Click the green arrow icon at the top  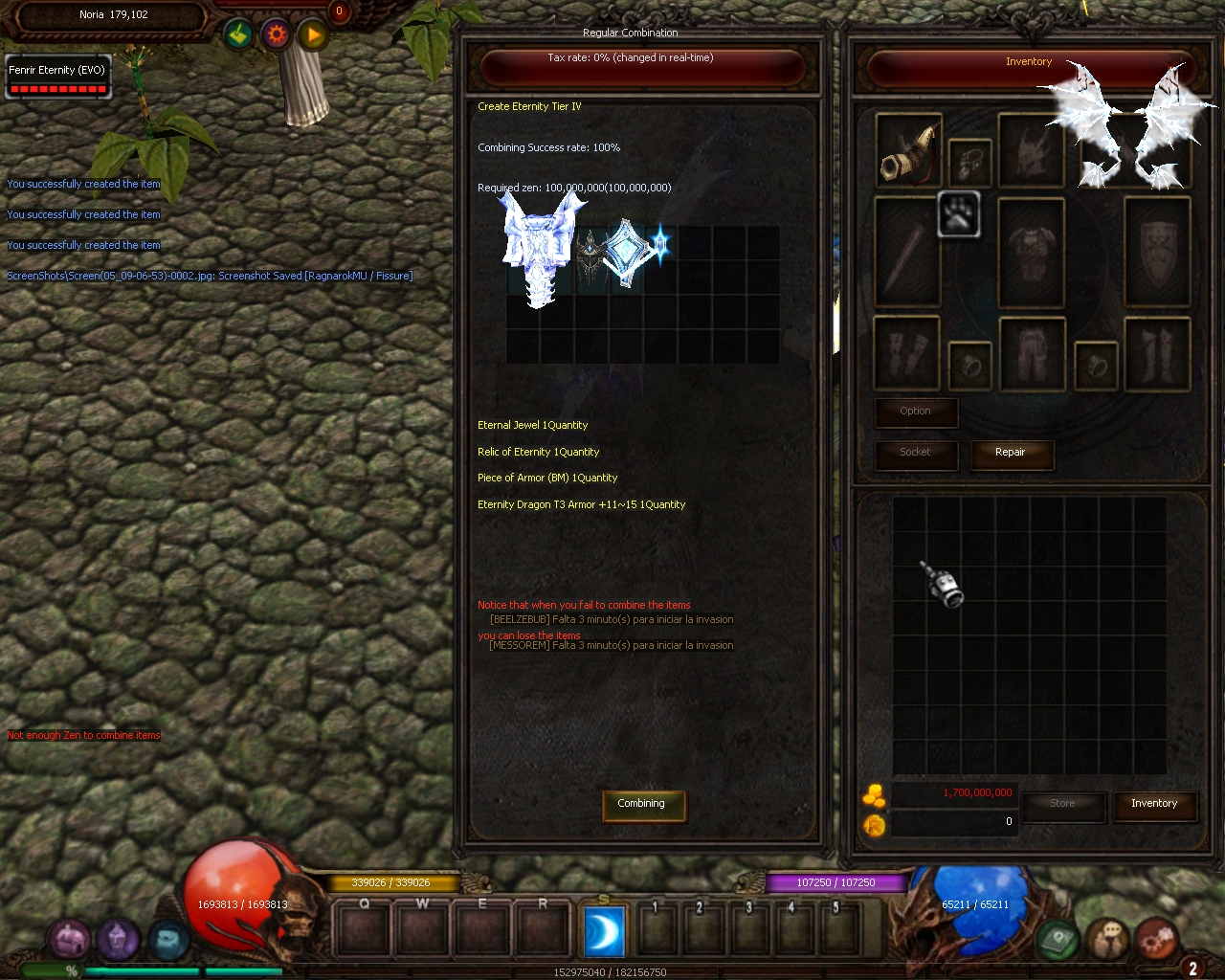238,35
